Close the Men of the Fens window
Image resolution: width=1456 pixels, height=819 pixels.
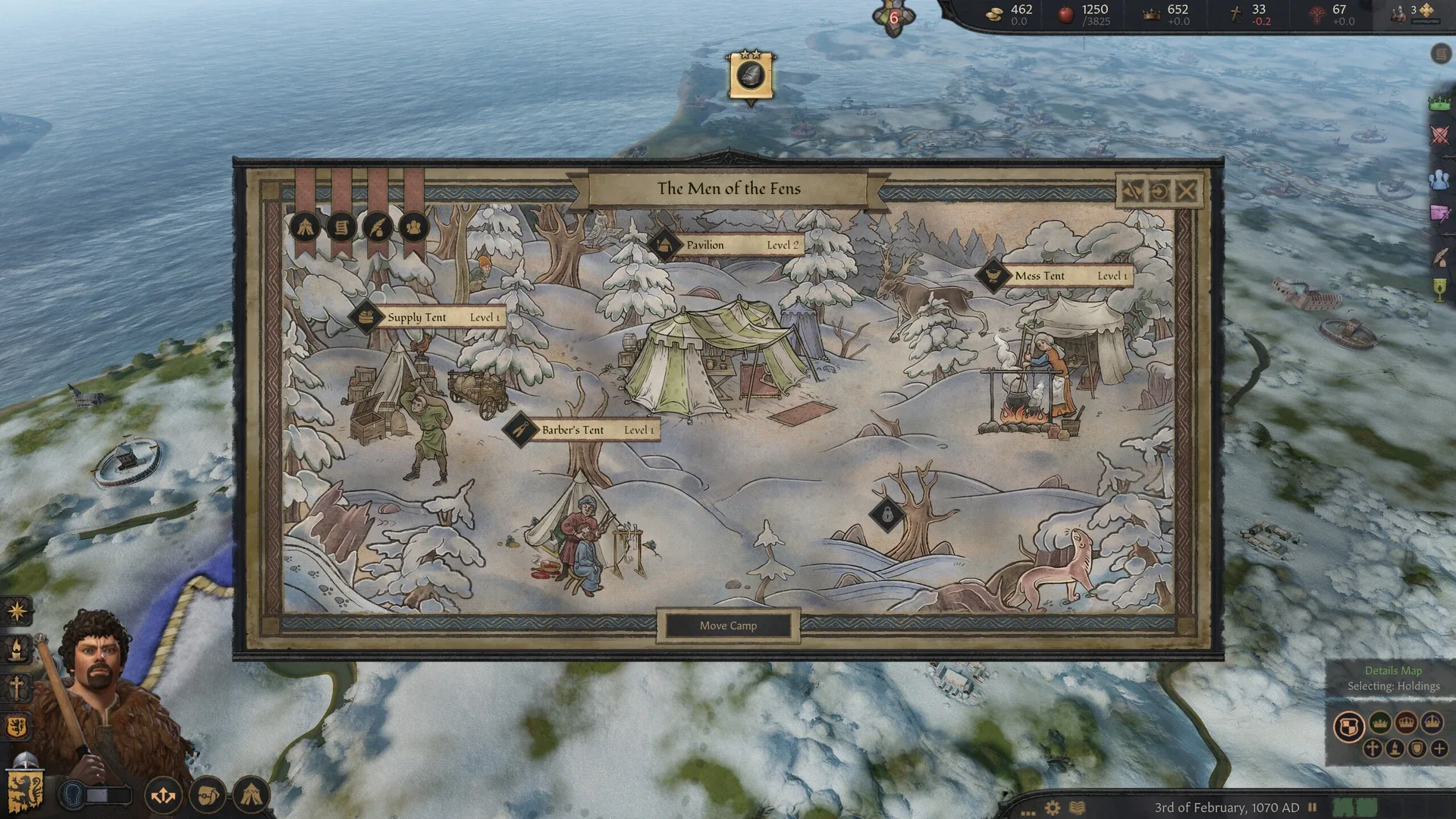coord(1187,191)
